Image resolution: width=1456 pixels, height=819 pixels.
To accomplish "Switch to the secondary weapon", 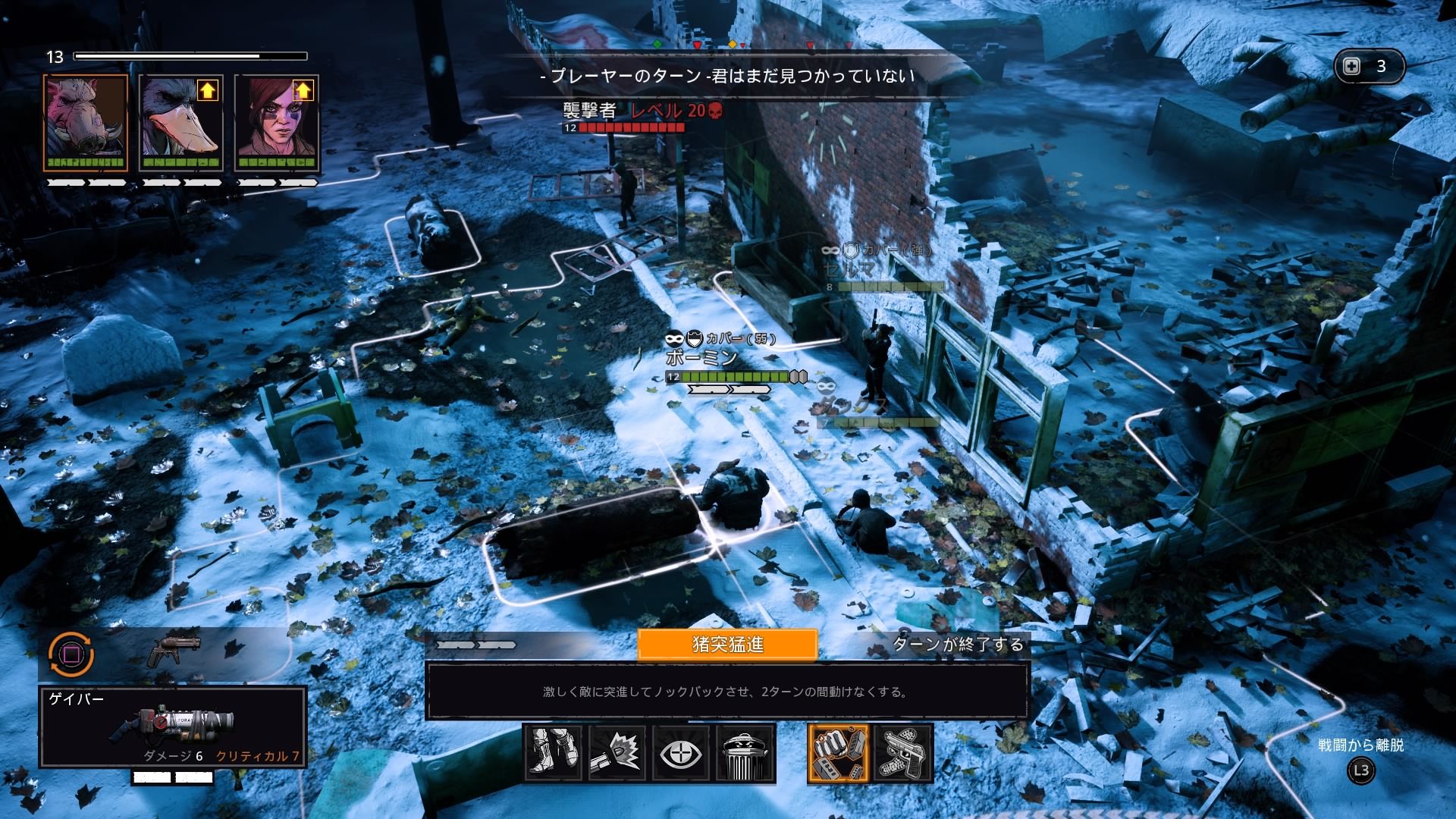I will tap(175, 650).
